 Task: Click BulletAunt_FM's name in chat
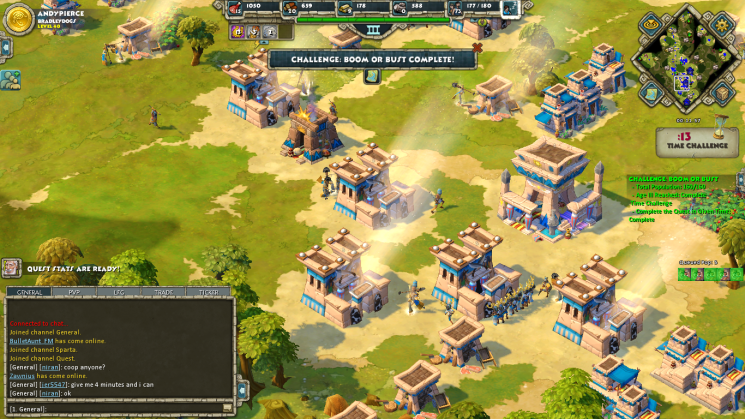30,340
